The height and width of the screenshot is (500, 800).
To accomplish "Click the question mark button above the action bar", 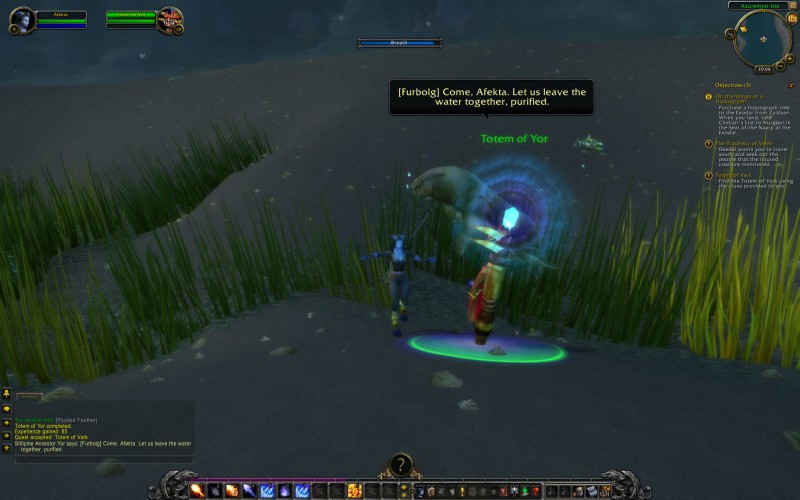I will (400, 465).
